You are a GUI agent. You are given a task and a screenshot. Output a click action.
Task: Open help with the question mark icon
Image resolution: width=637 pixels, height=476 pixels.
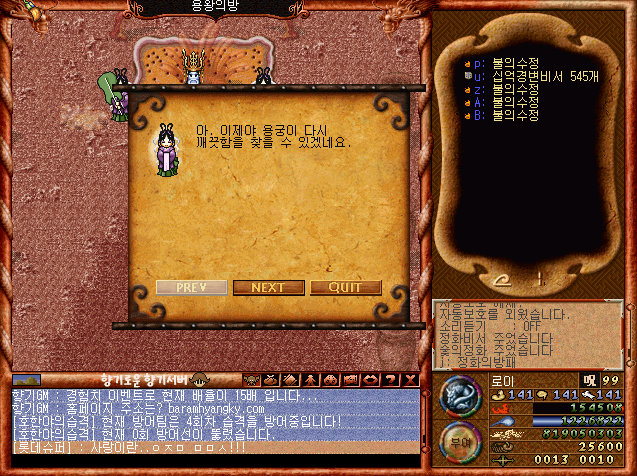click(x=392, y=380)
